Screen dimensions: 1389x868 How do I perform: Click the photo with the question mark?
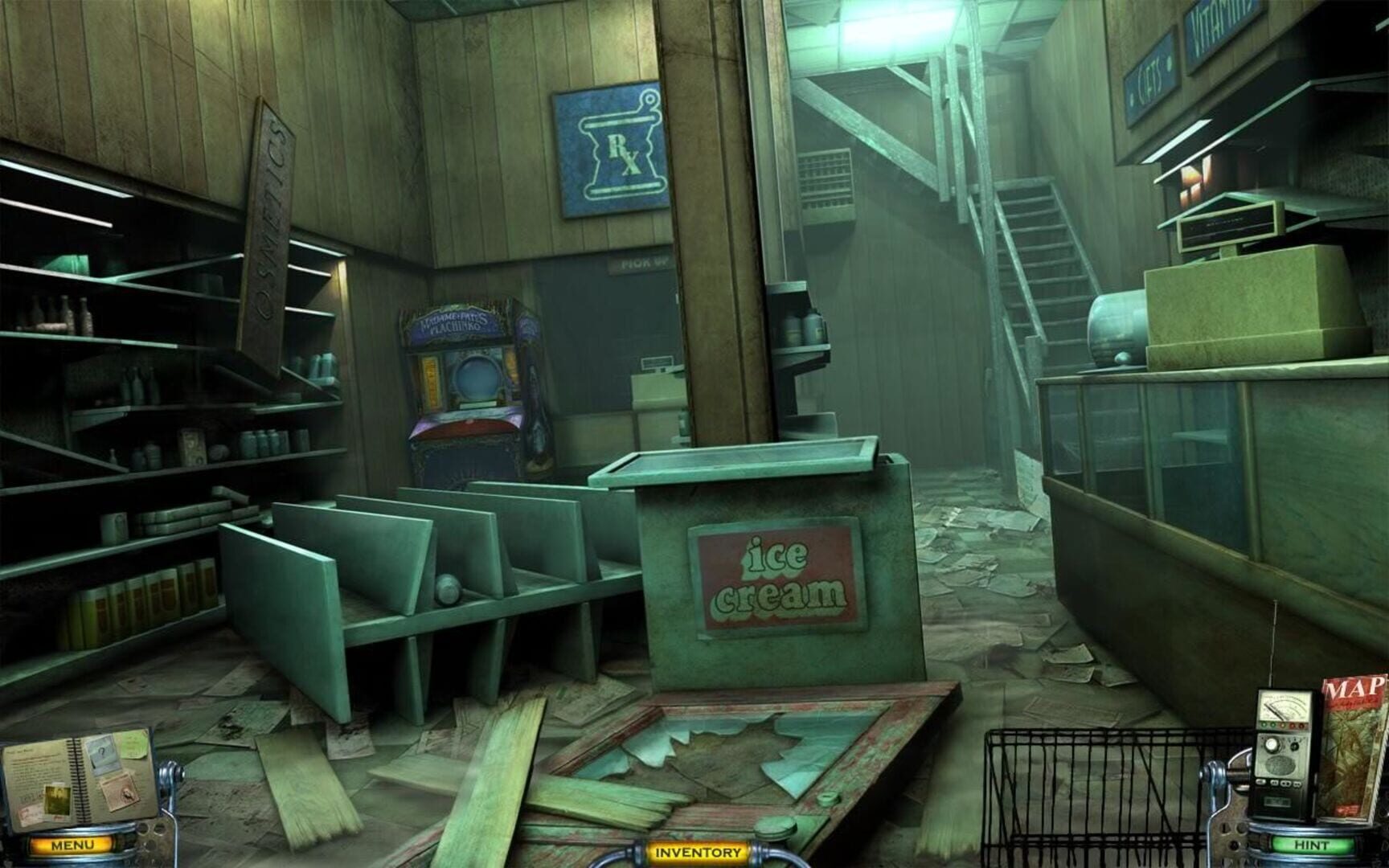point(103,752)
